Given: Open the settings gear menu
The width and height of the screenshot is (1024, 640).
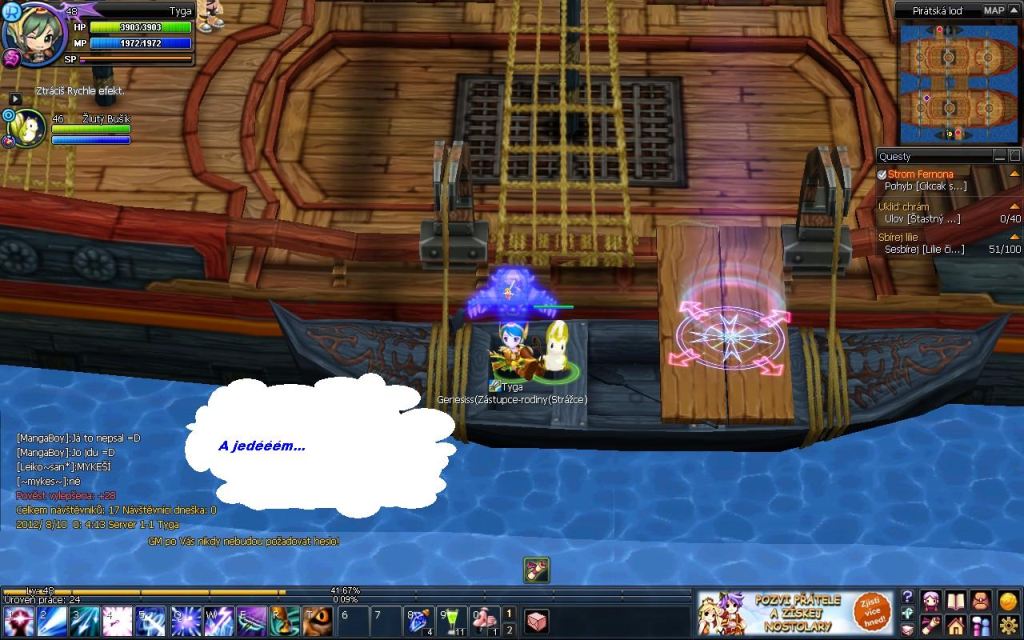Looking at the screenshot, I should coord(1008,626).
